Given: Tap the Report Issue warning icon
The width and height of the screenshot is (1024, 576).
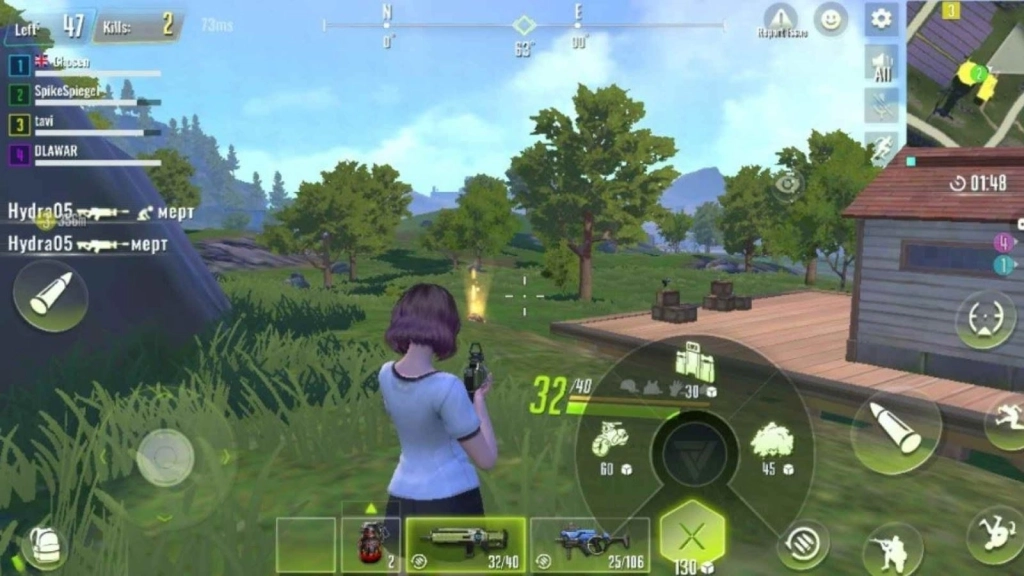Looking at the screenshot, I should click(781, 18).
